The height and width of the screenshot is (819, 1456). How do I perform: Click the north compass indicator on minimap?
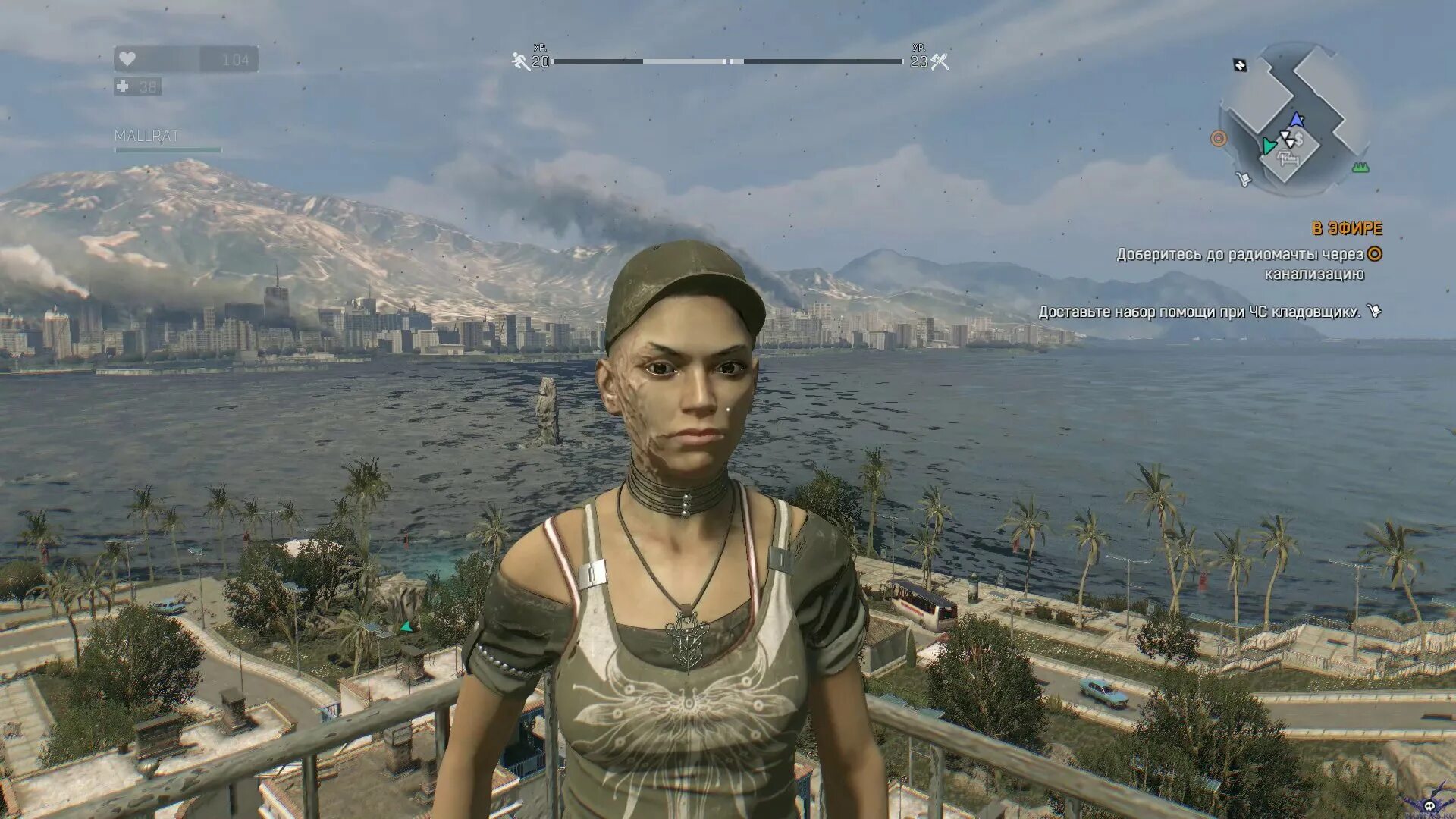coord(1240,65)
